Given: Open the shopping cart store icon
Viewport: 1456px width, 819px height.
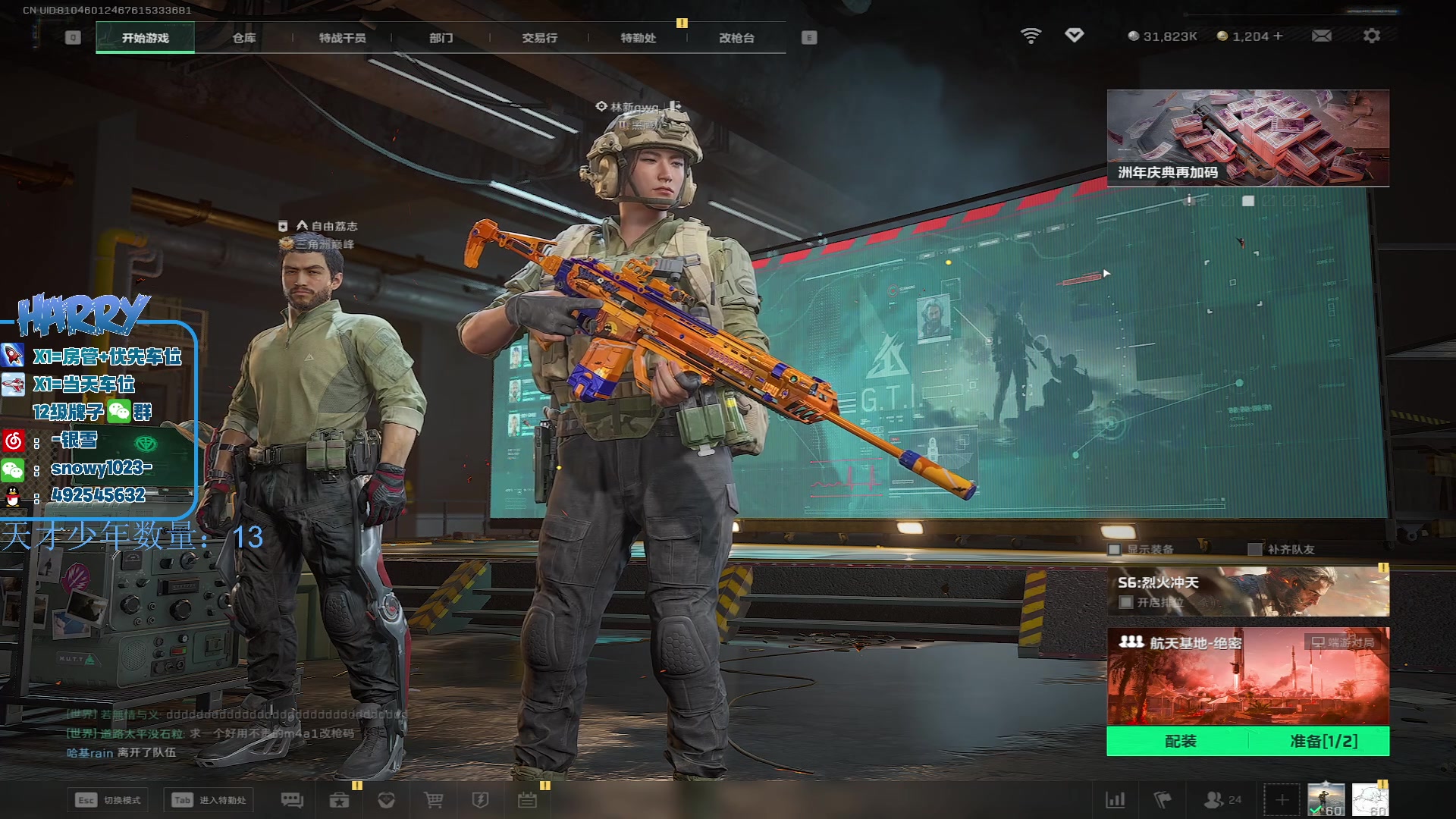Looking at the screenshot, I should [433, 800].
